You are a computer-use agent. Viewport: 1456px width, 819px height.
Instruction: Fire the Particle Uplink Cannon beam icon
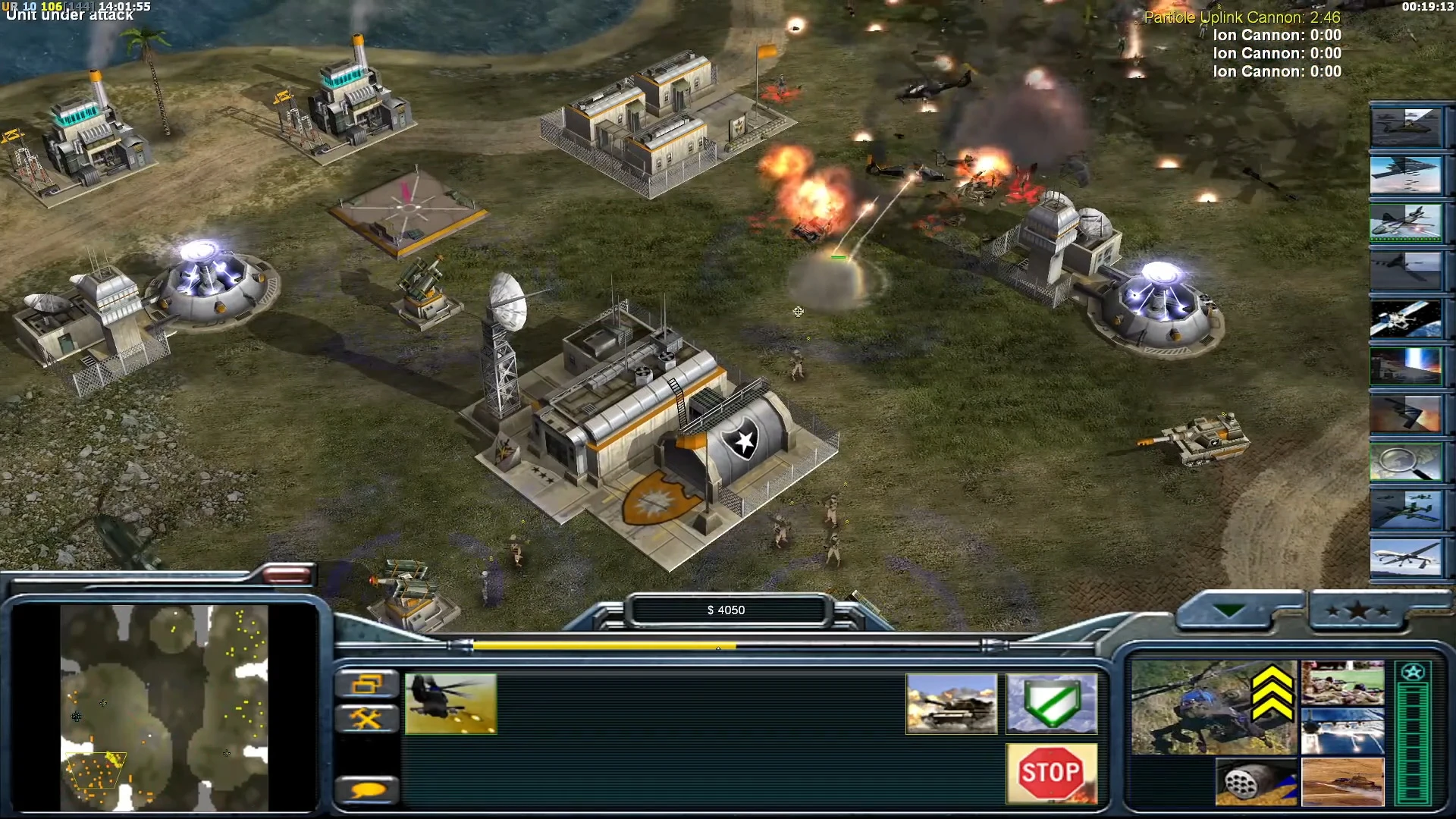[1409, 371]
